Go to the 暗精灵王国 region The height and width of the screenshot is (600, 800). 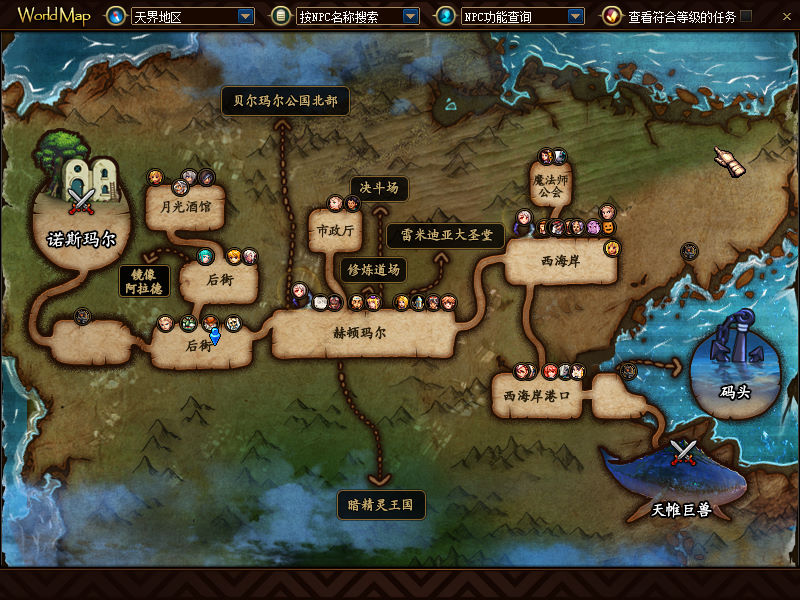point(381,505)
